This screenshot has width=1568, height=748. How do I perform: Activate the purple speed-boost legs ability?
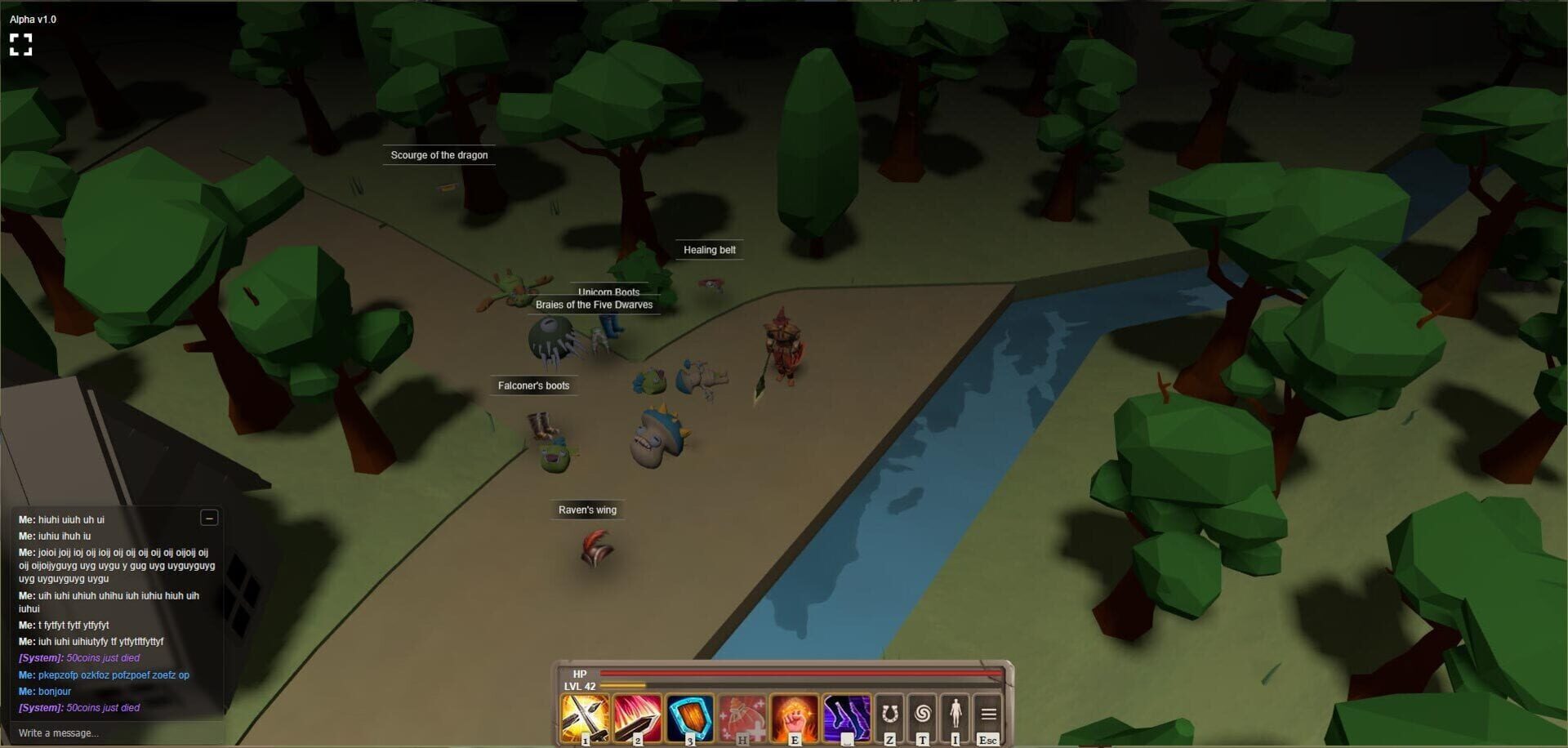(847, 717)
